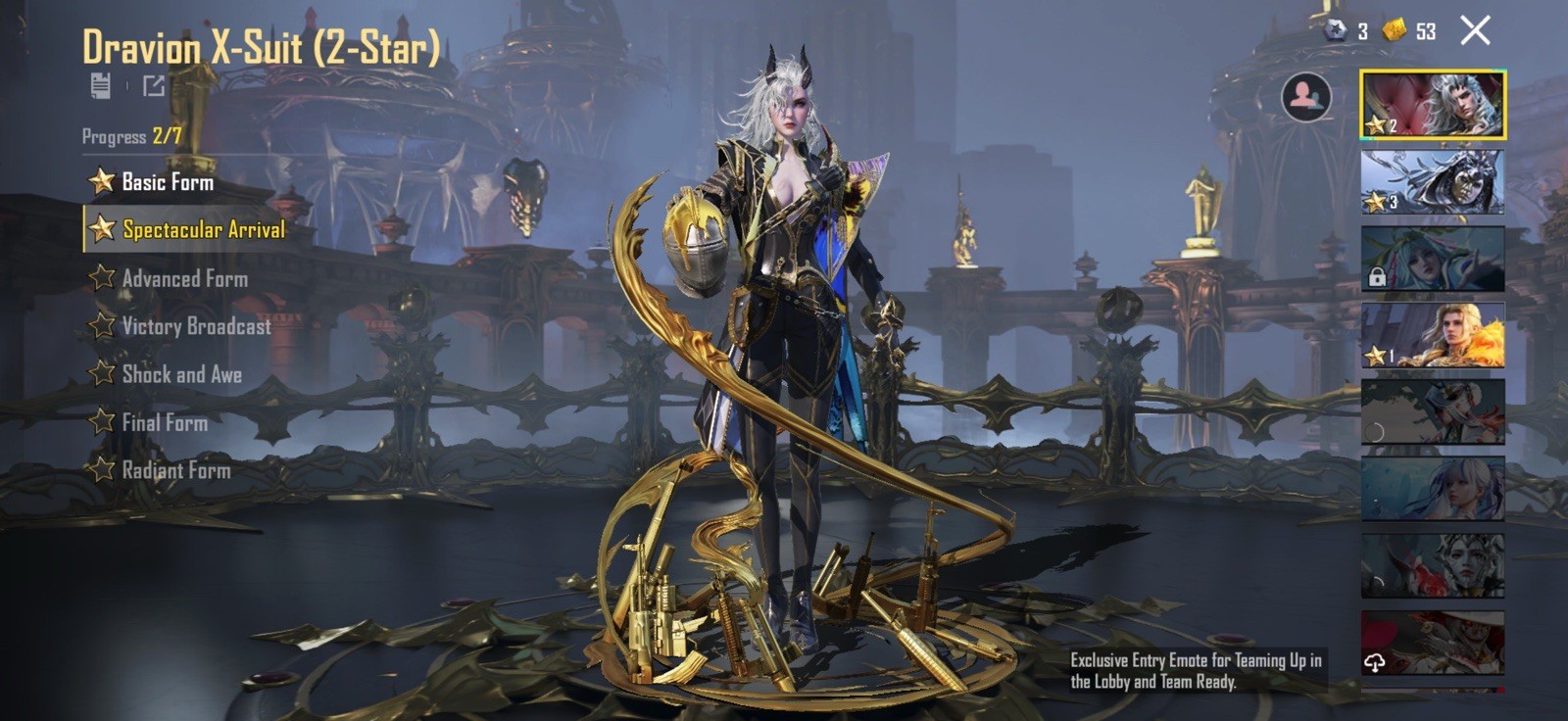Close the X-Suit preview screen
Image resolution: width=1568 pixels, height=721 pixels.
coord(1475,30)
